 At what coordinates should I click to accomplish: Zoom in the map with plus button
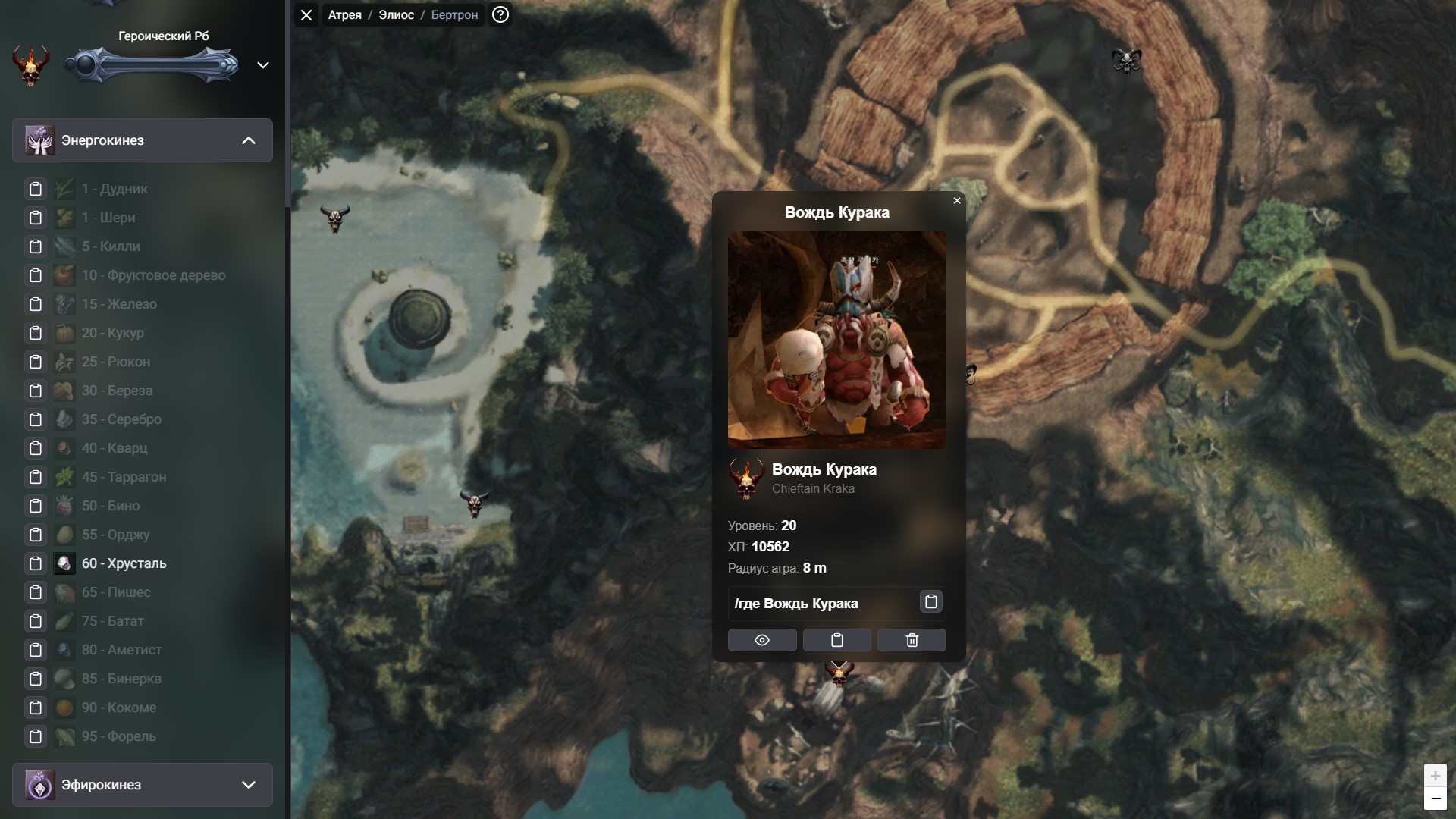click(x=1435, y=776)
